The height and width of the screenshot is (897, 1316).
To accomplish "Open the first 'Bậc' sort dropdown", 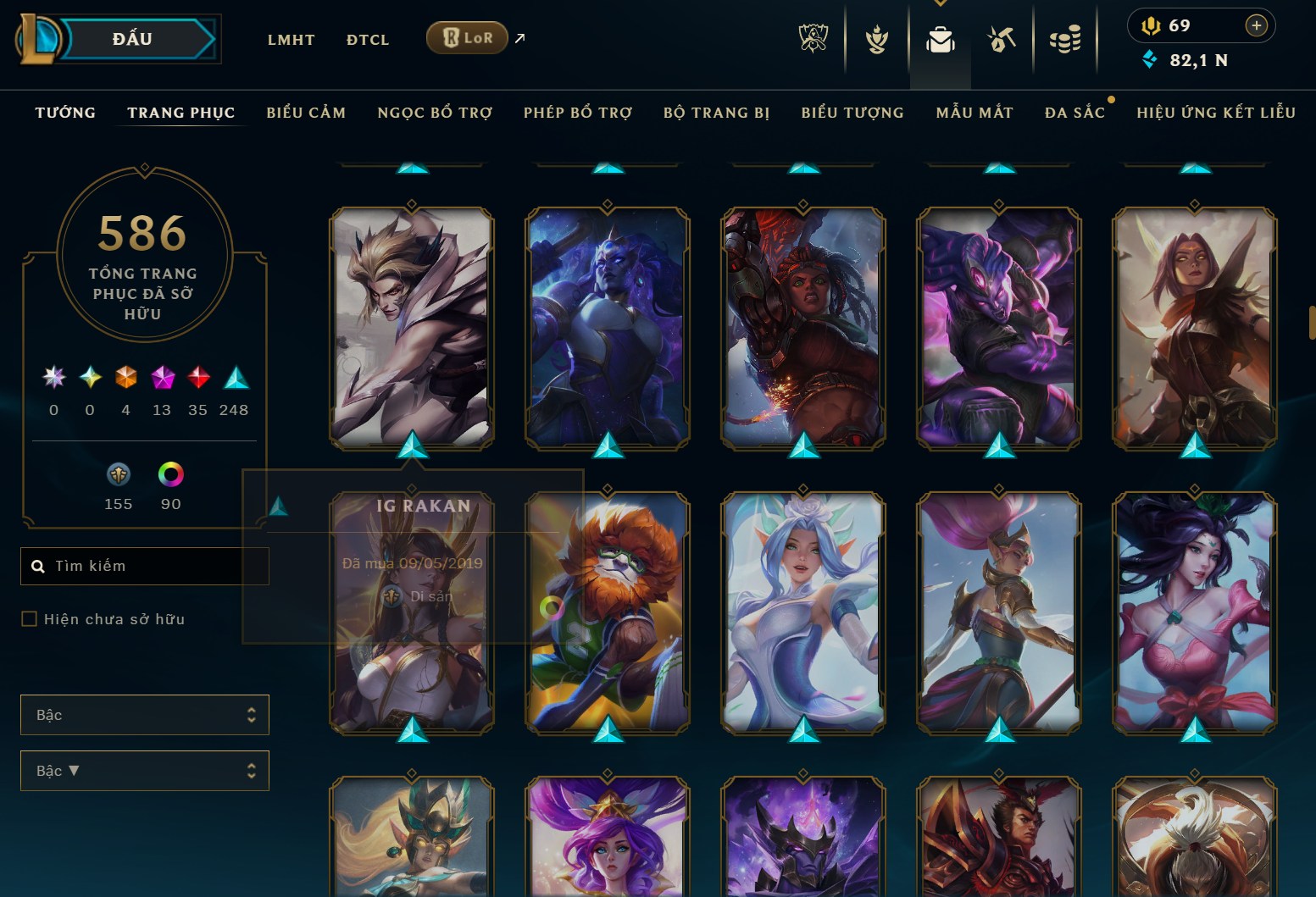I will pyautogui.click(x=144, y=715).
